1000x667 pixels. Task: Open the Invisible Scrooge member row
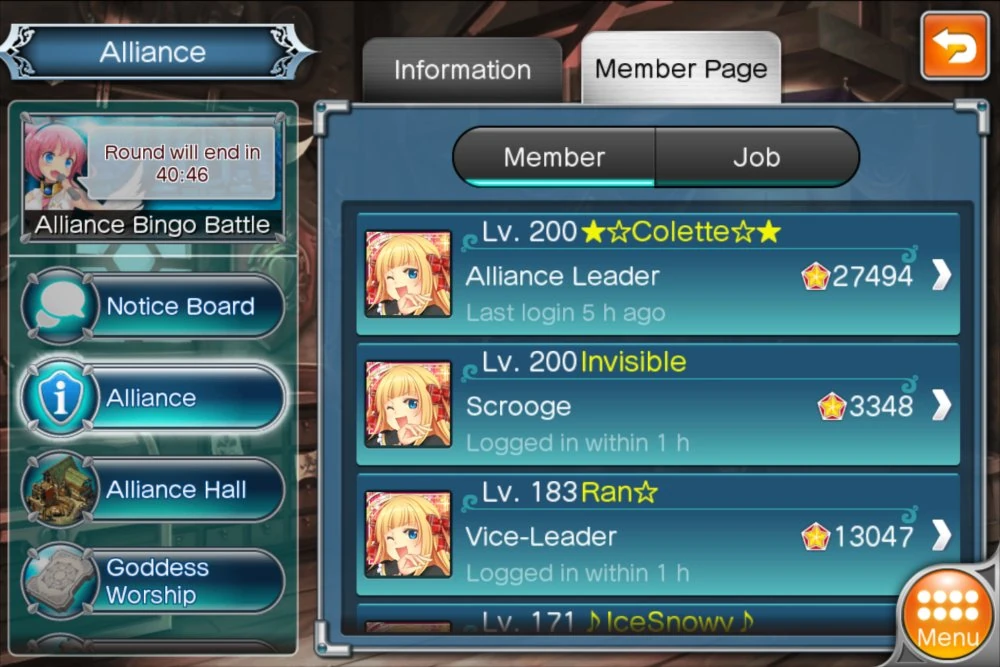pos(640,405)
